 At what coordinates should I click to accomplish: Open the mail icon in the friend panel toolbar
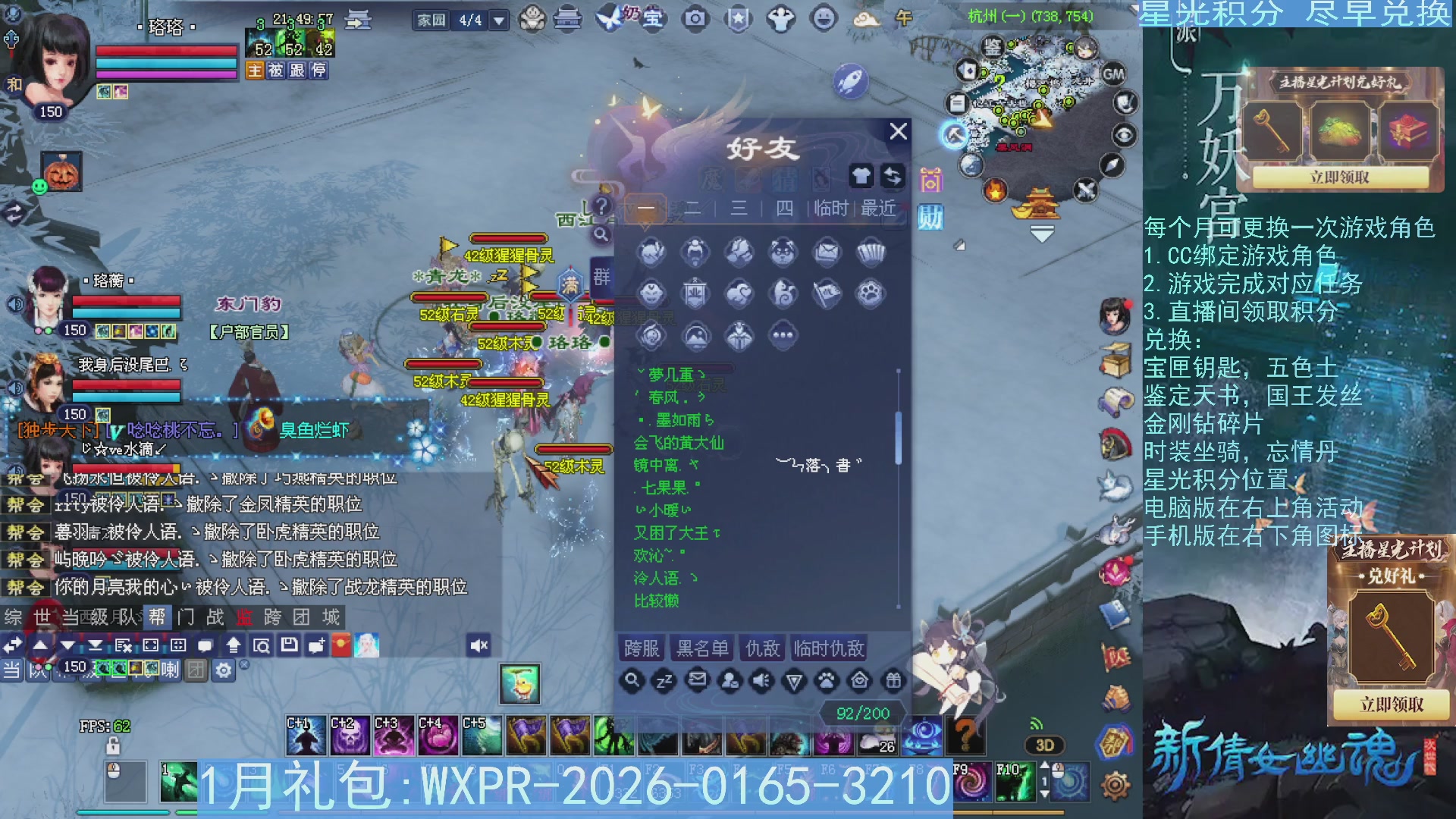point(697,680)
